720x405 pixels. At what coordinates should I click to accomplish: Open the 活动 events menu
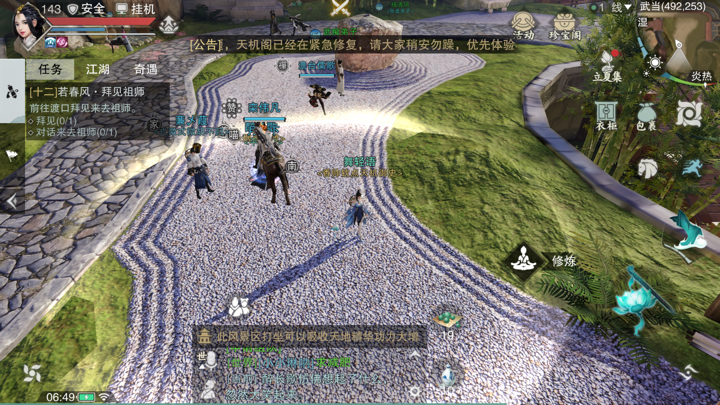(524, 25)
